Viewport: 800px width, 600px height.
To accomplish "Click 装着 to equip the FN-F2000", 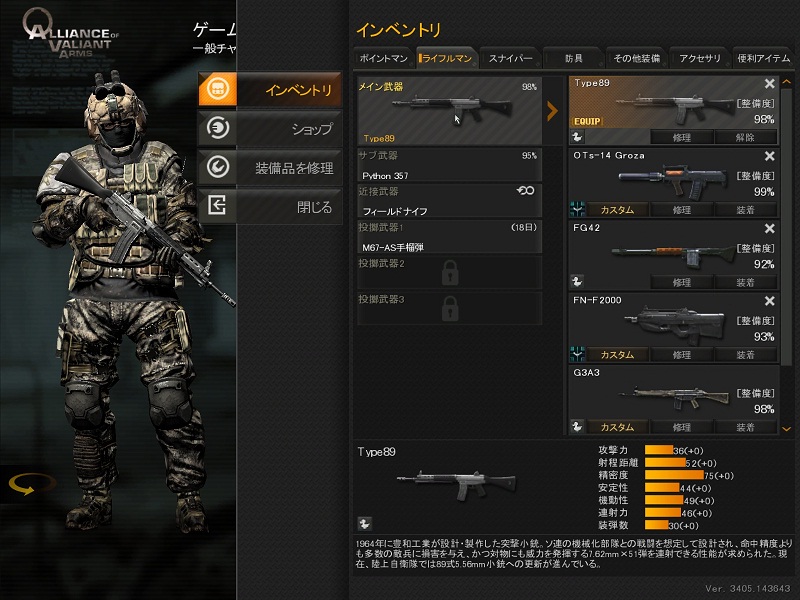I will (745, 355).
